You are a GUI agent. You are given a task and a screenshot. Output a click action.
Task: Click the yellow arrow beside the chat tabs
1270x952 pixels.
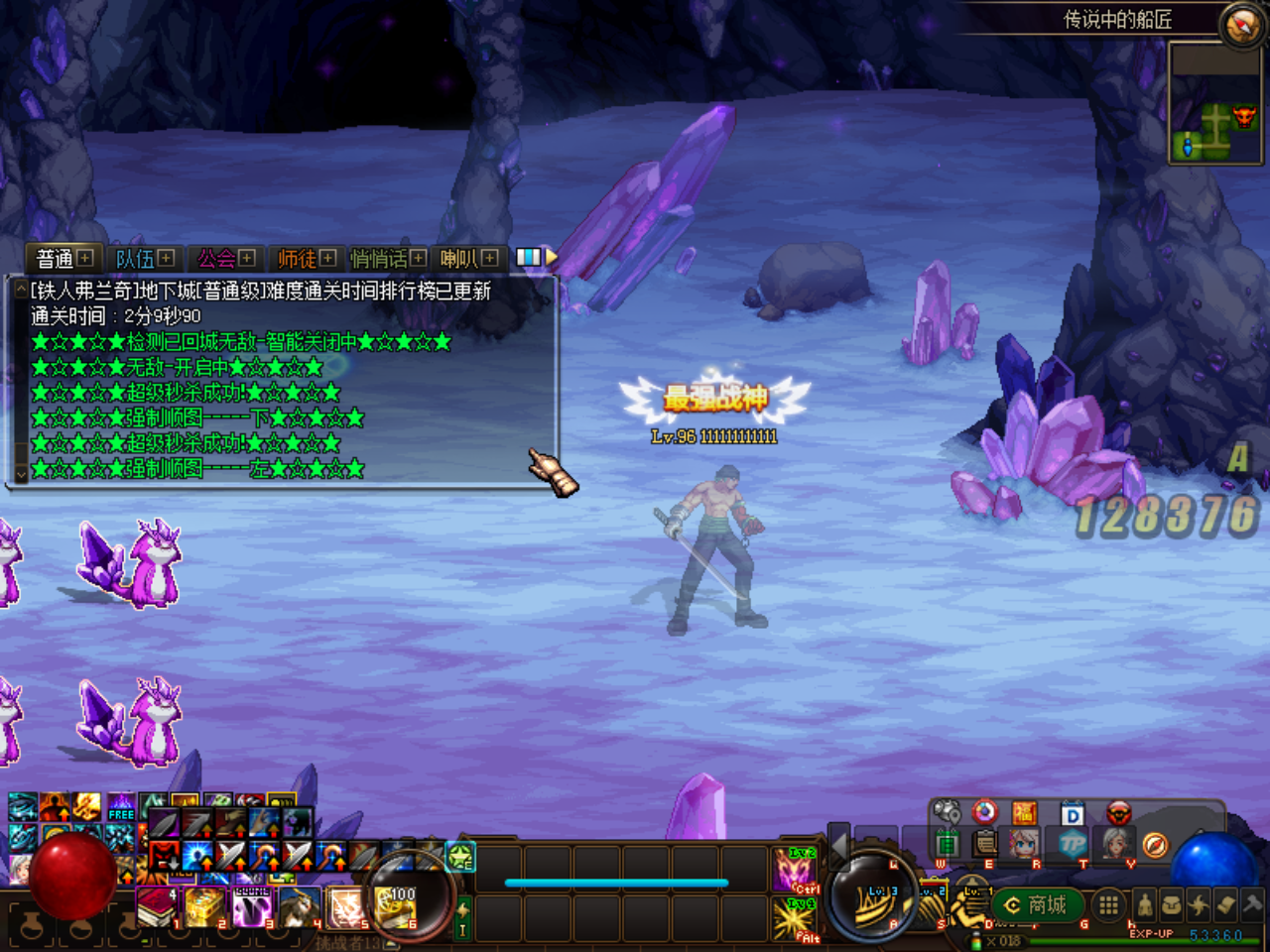pyautogui.click(x=552, y=257)
